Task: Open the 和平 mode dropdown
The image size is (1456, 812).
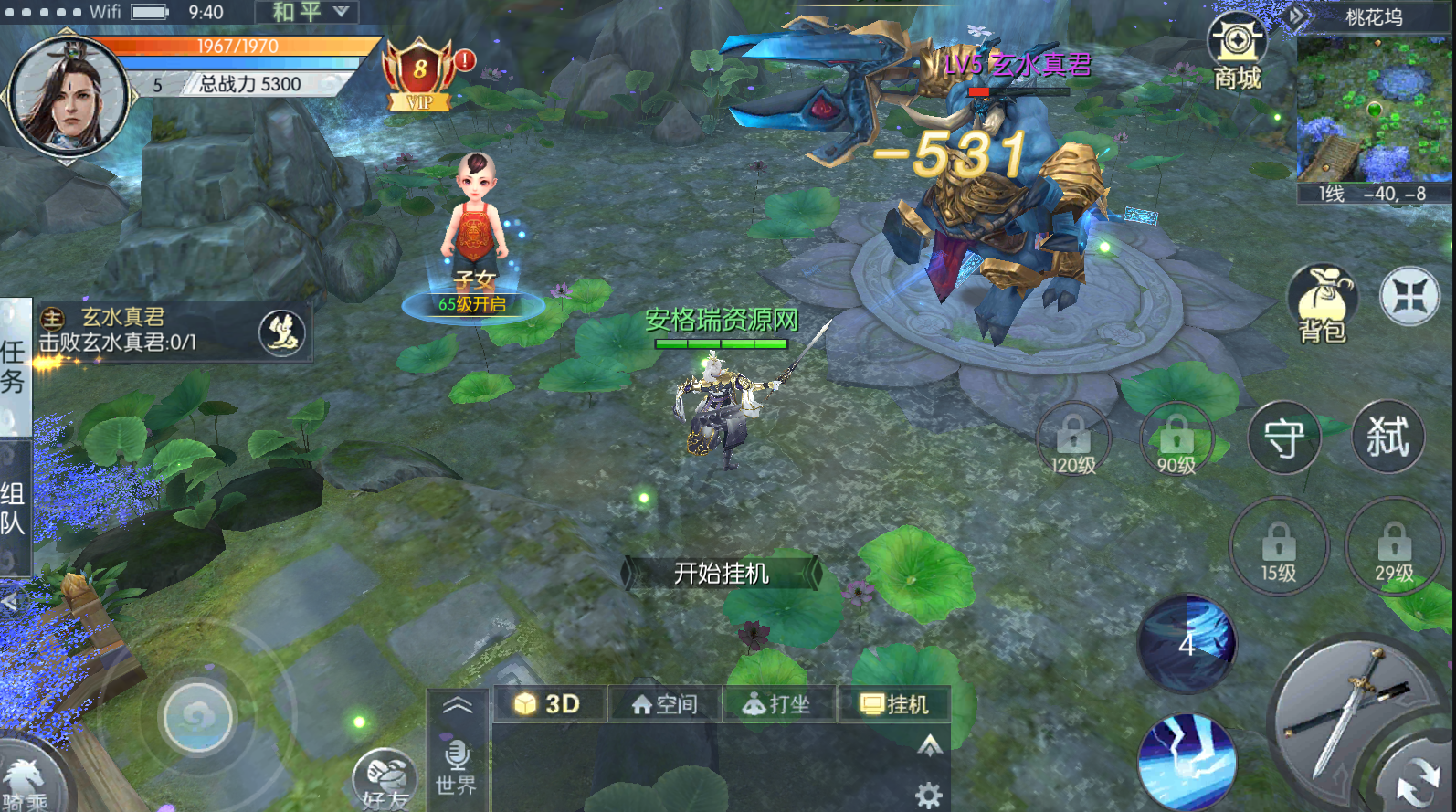Action: [311, 12]
